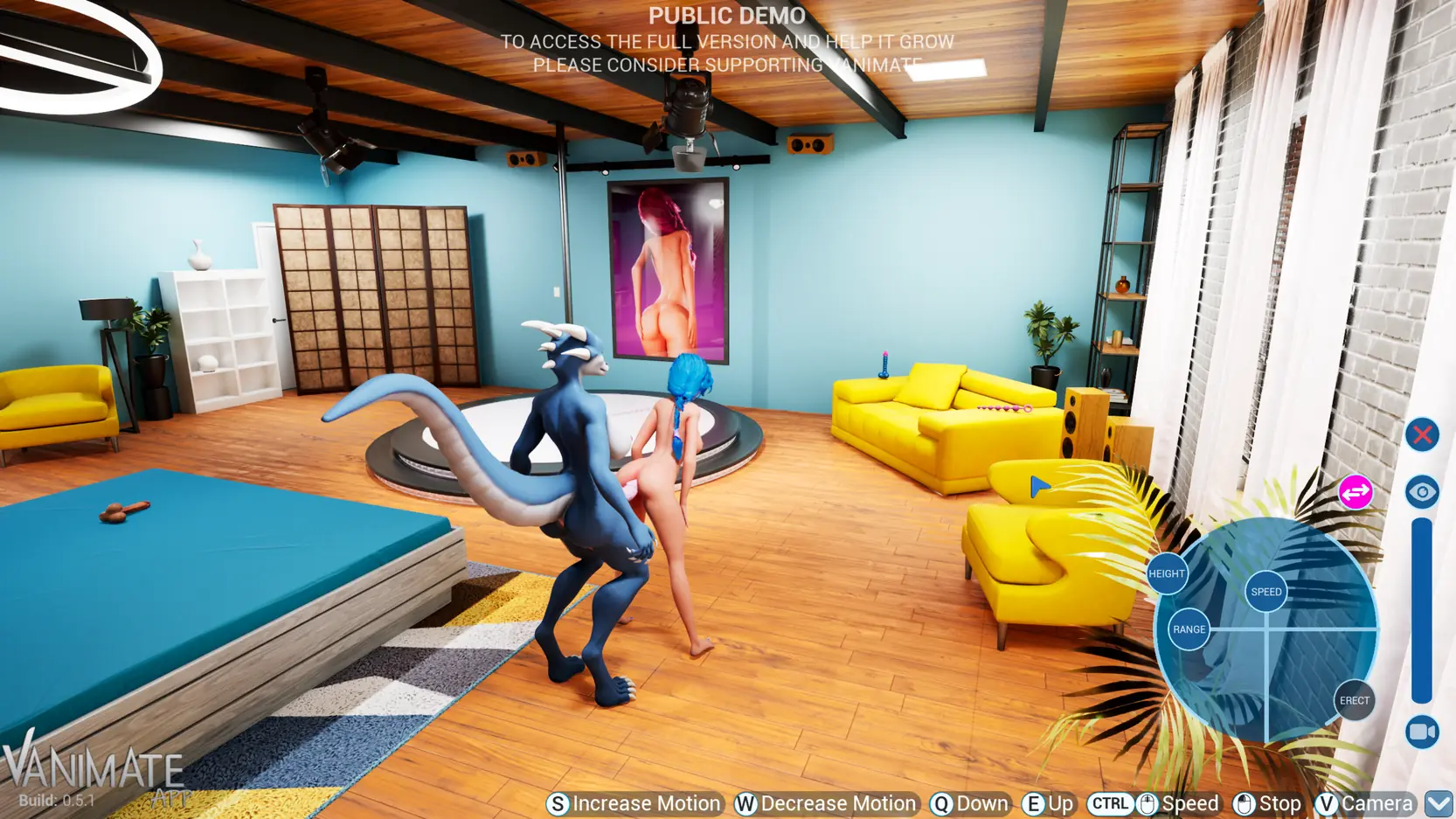The height and width of the screenshot is (819, 1456).
Task: Select the pink swap partners icon
Action: coord(1354,492)
